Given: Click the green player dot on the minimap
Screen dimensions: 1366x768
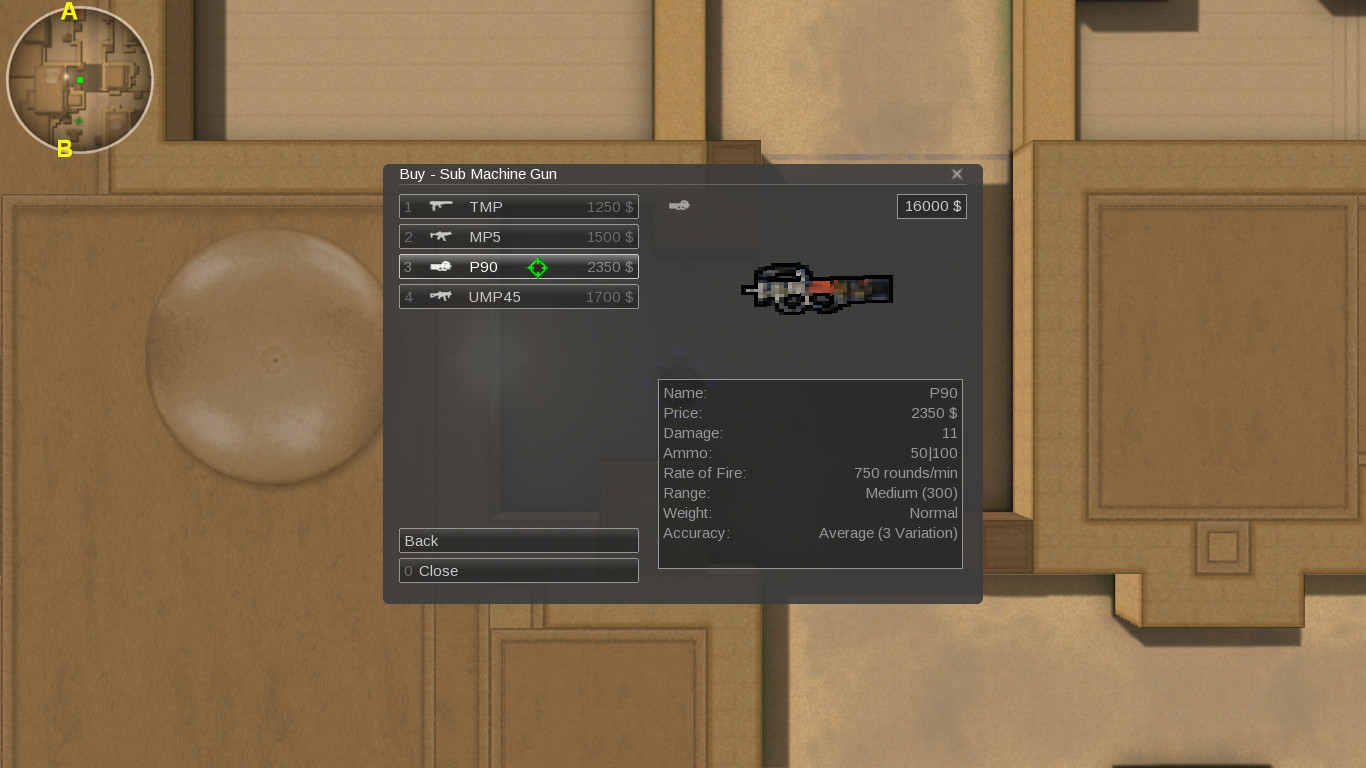Looking at the screenshot, I should (78, 78).
